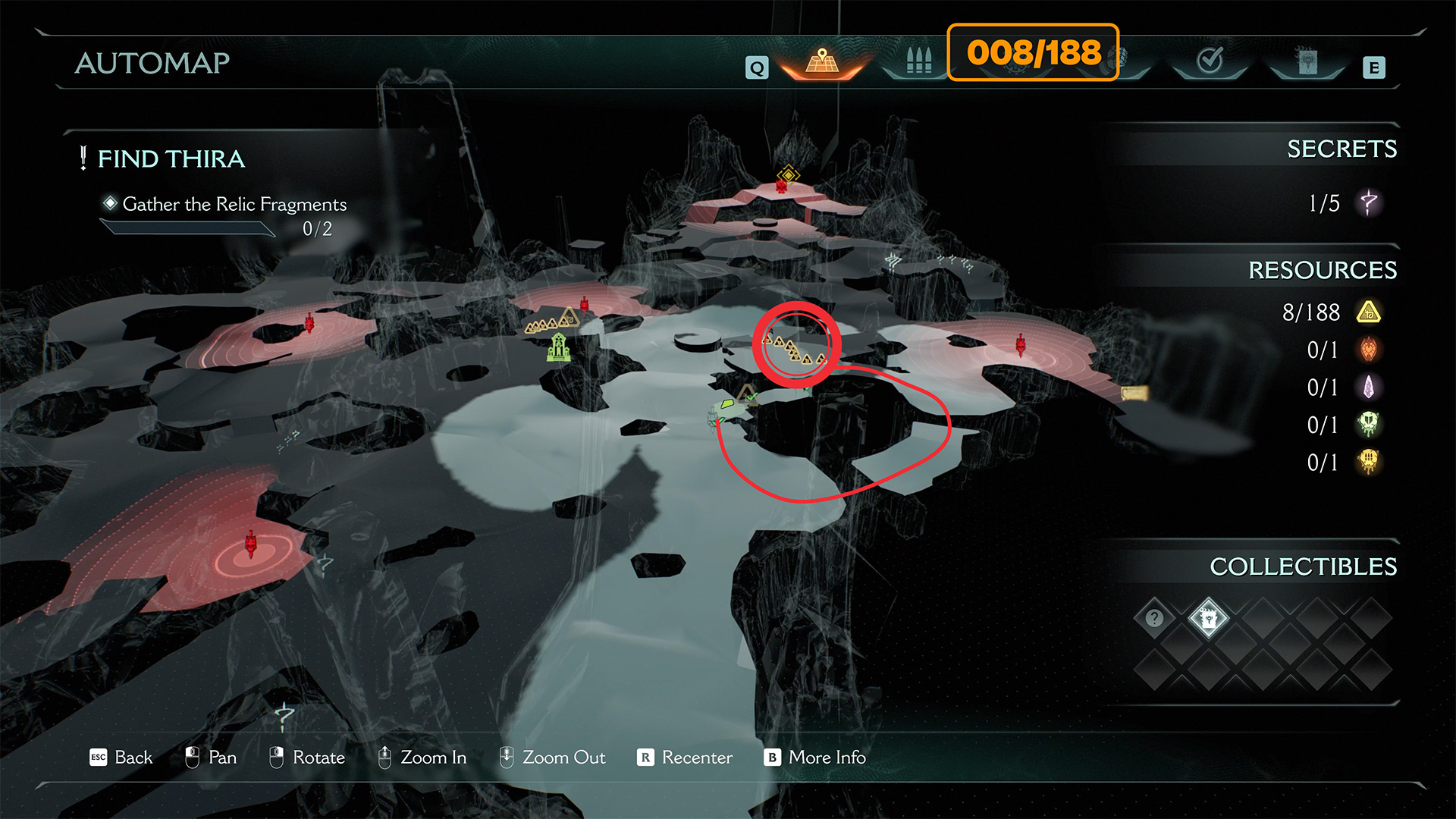
Task: Click the Secrets purple question mark icon
Action: point(1369,203)
